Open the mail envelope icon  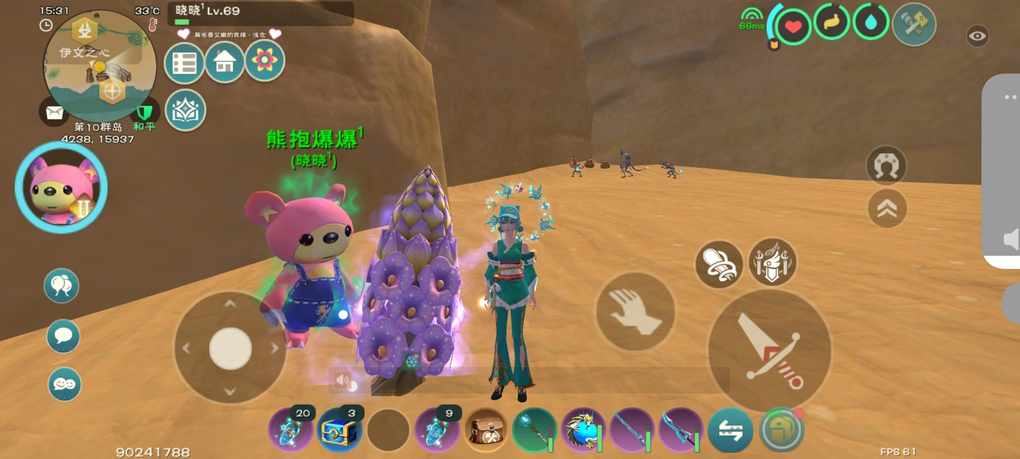click(53, 112)
